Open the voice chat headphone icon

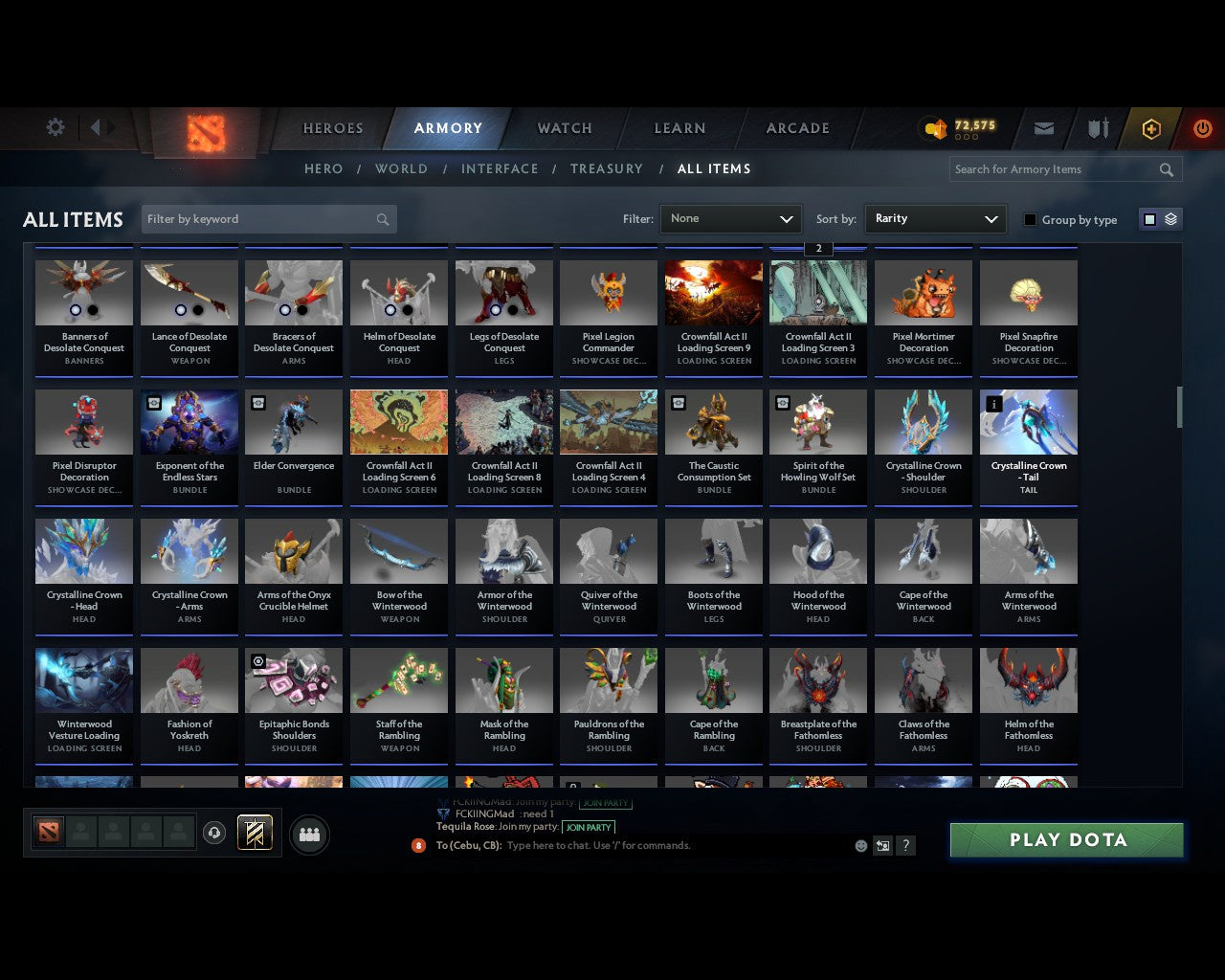(x=214, y=832)
